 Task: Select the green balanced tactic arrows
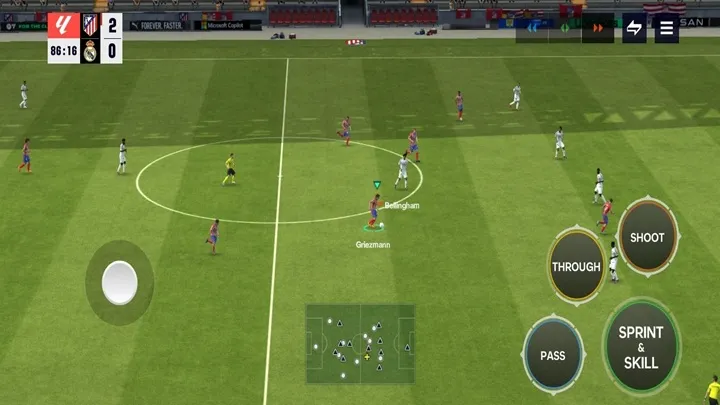(x=565, y=28)
